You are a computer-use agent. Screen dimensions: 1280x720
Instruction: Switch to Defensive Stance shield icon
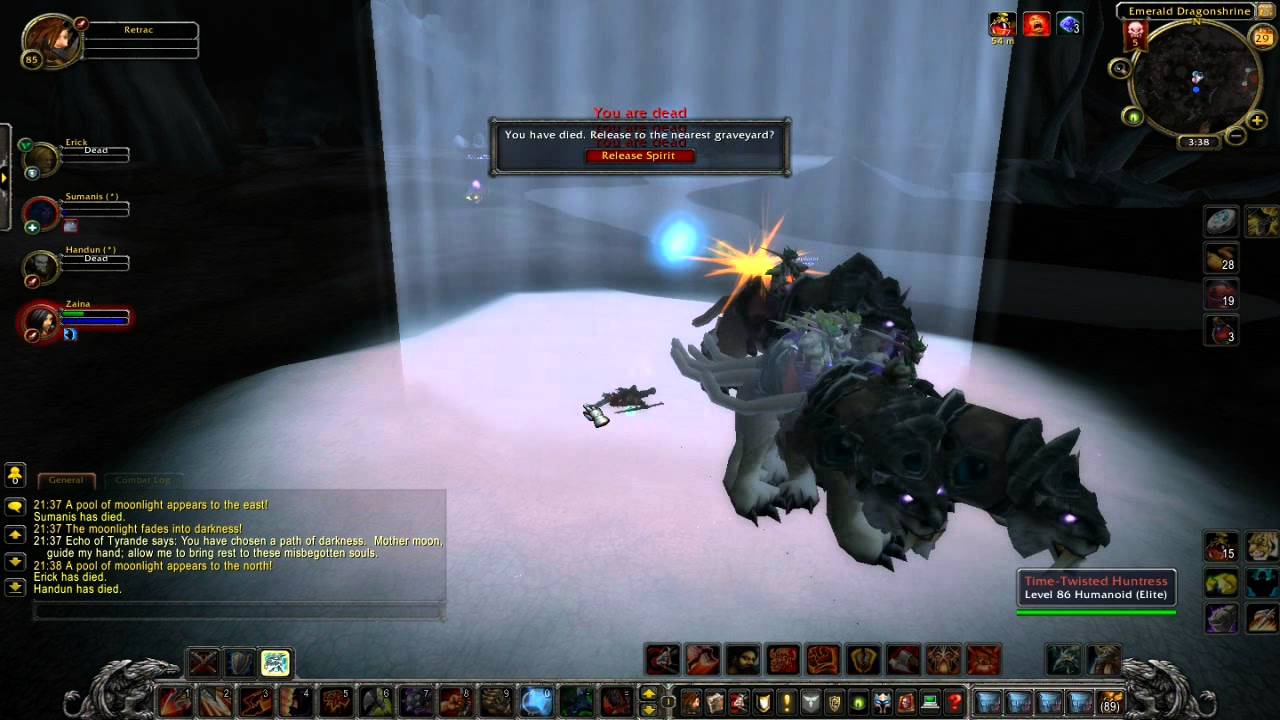[x=239, y=660]
